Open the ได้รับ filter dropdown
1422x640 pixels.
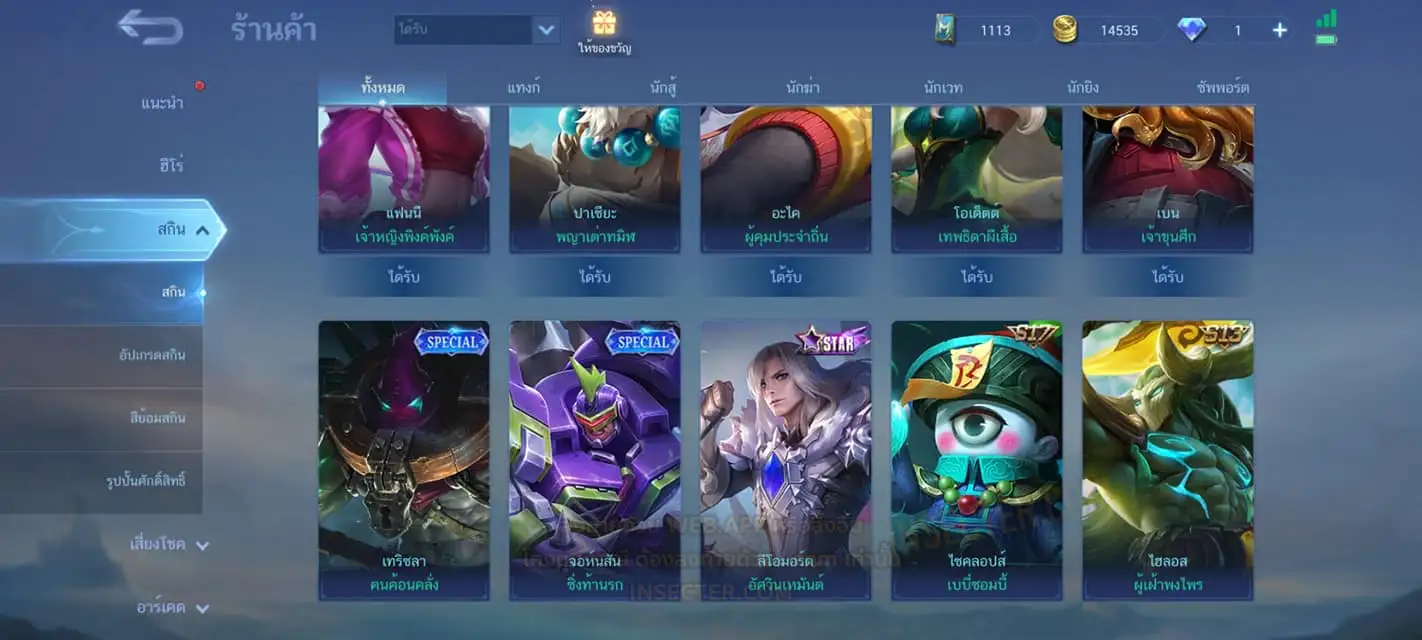[545, 29]
